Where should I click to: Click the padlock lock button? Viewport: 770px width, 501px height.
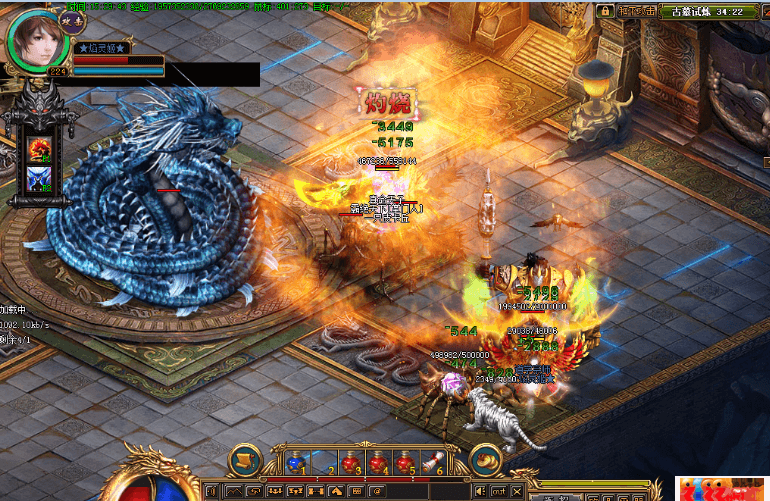click(x=605, y=11)
